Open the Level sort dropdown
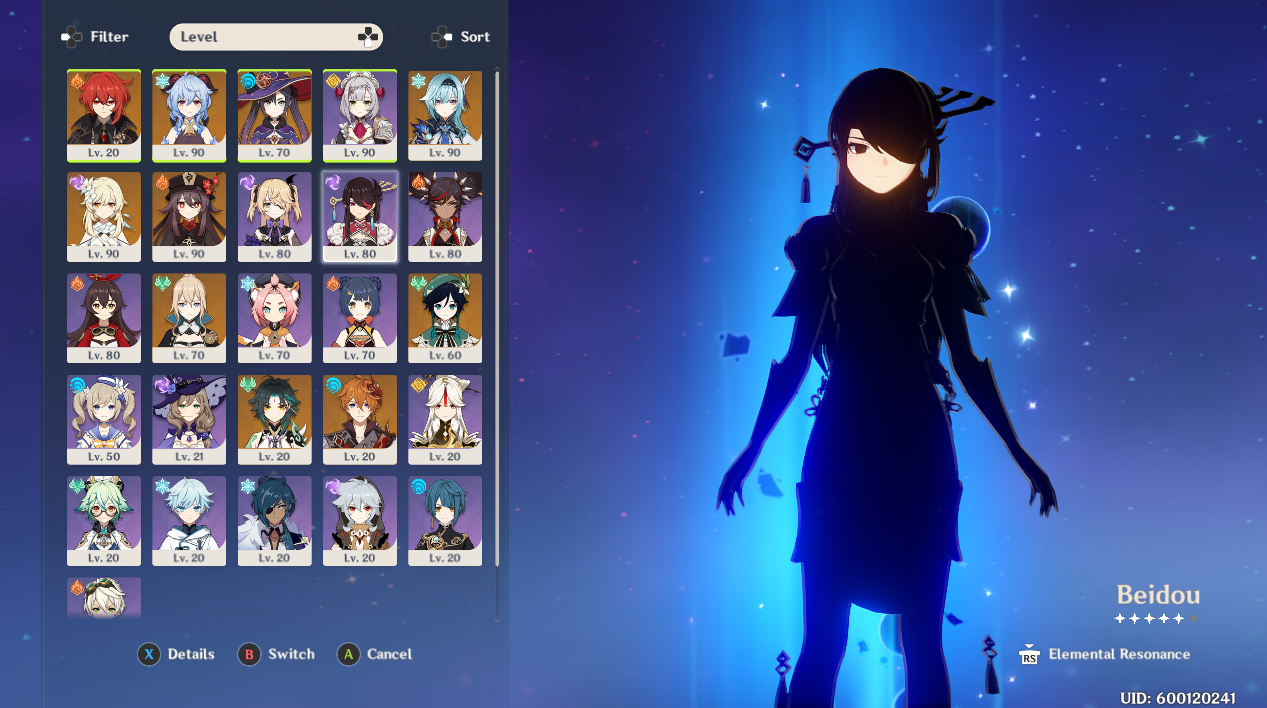This screenshot has width=1267, height=708. coord(276,37)
